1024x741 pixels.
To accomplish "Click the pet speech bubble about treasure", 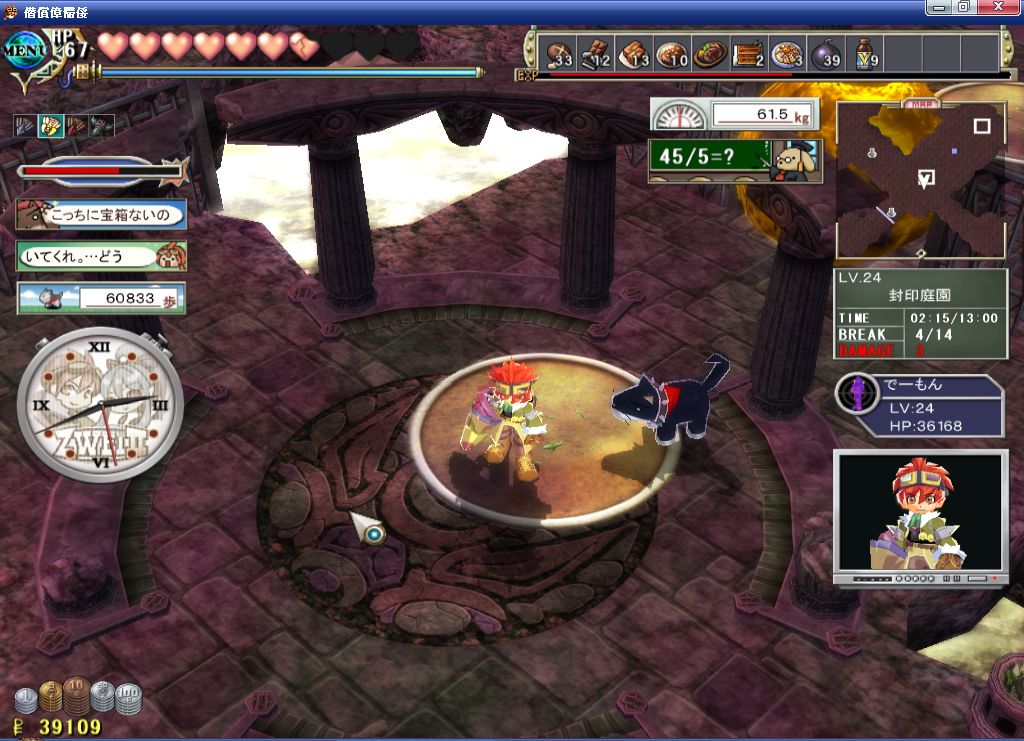I will [100, 214].
